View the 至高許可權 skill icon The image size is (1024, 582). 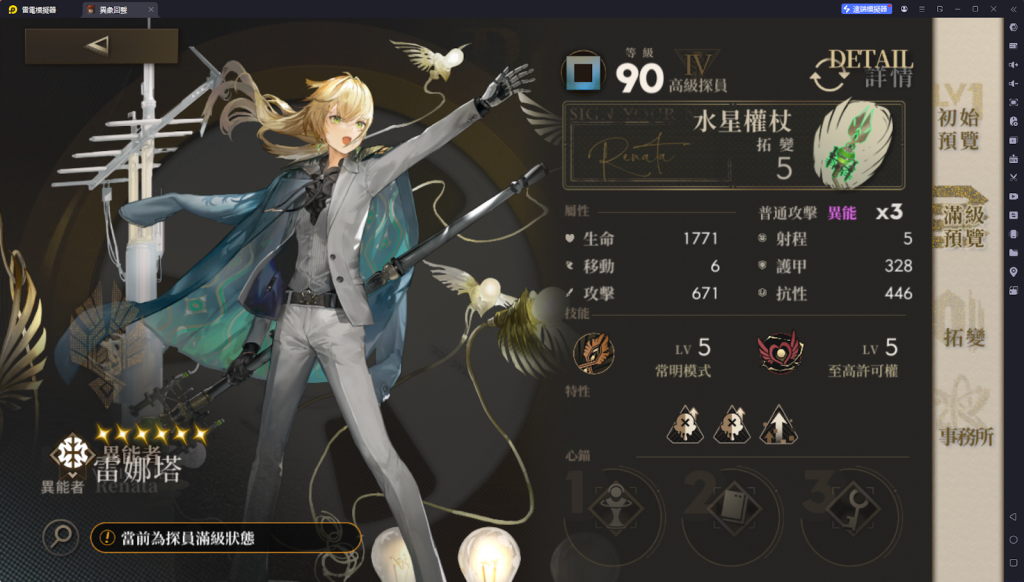779,352
